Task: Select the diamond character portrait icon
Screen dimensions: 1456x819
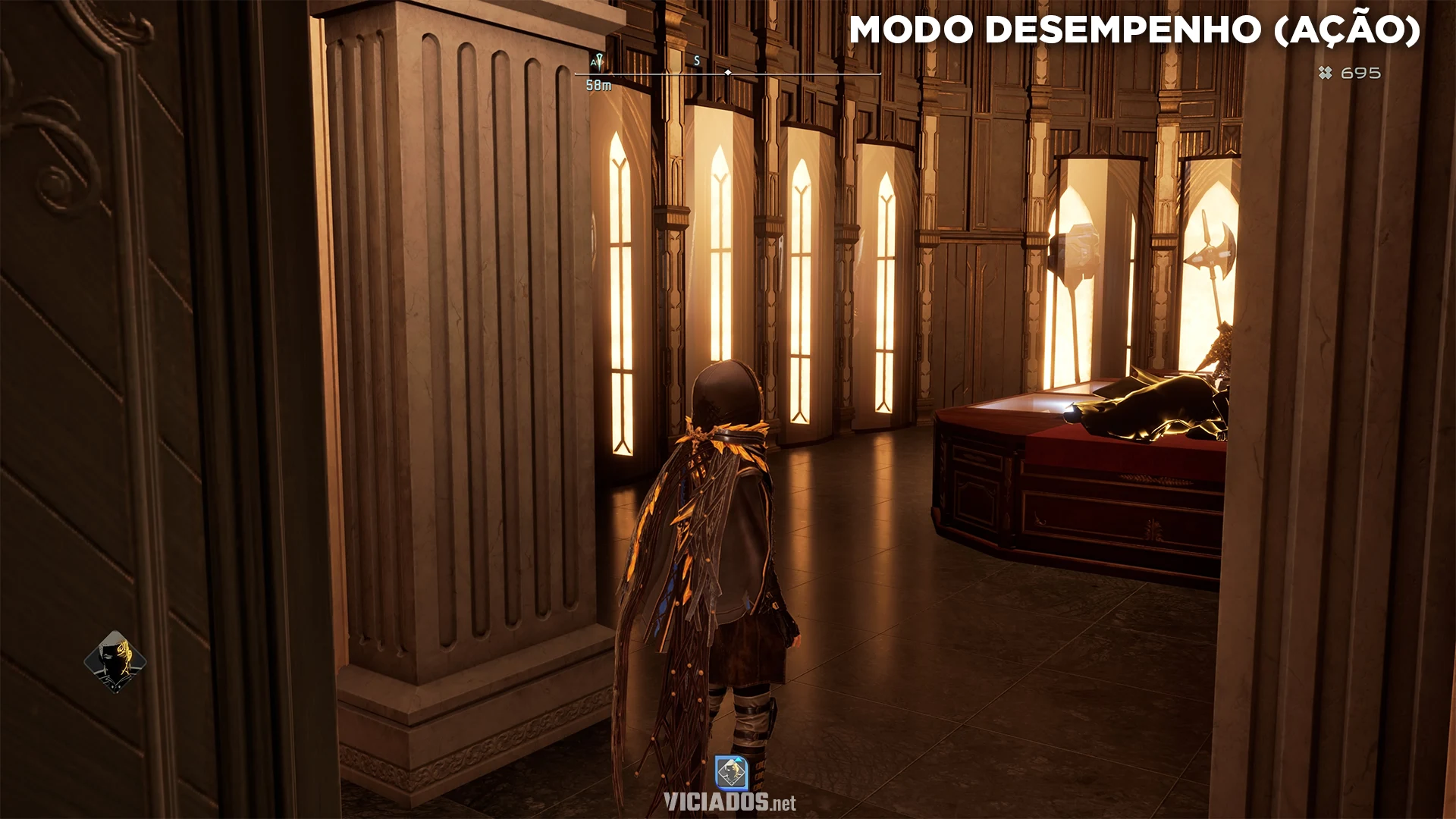Action: 115,661
